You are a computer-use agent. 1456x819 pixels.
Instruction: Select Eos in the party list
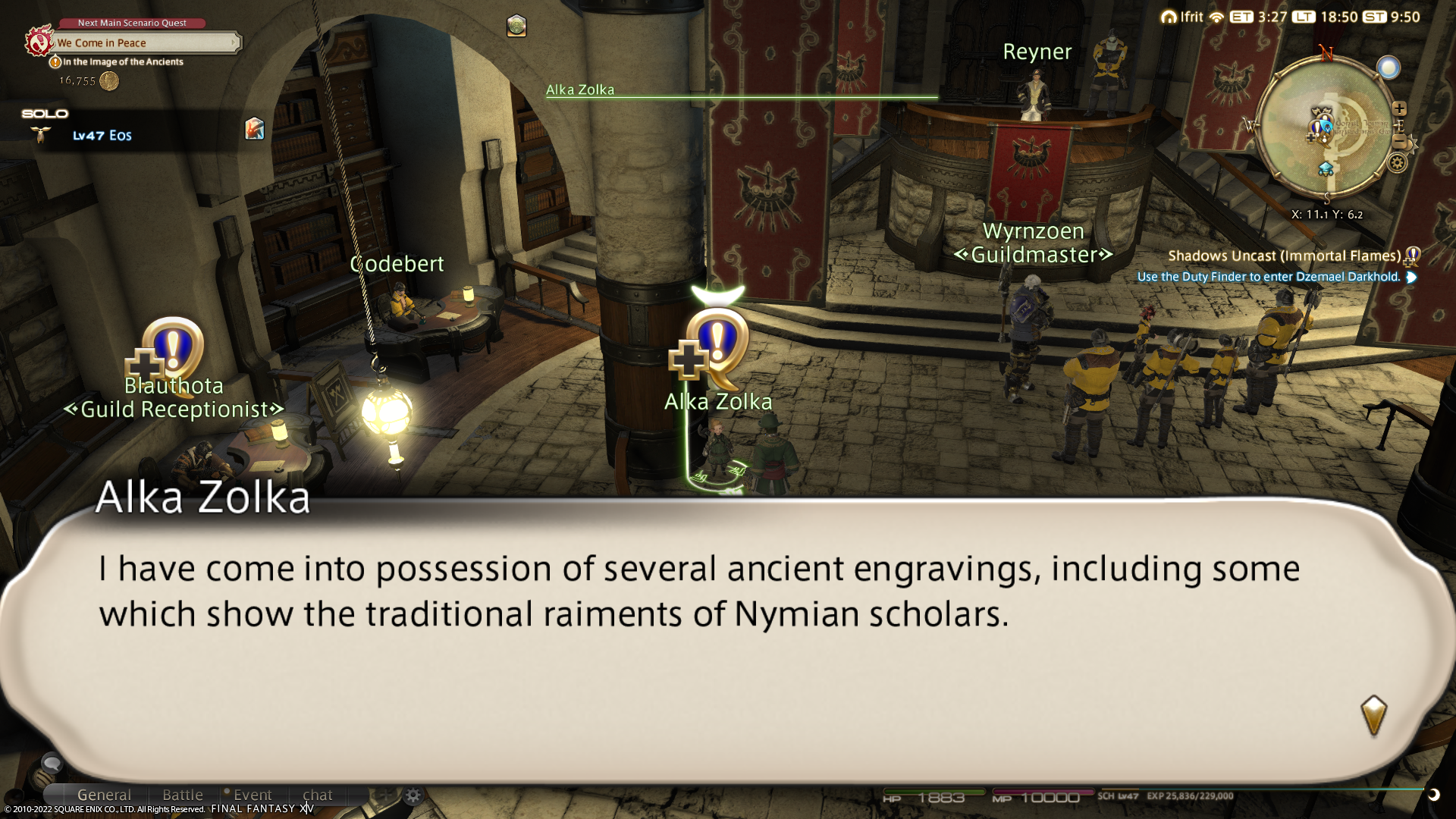(102, 136)
